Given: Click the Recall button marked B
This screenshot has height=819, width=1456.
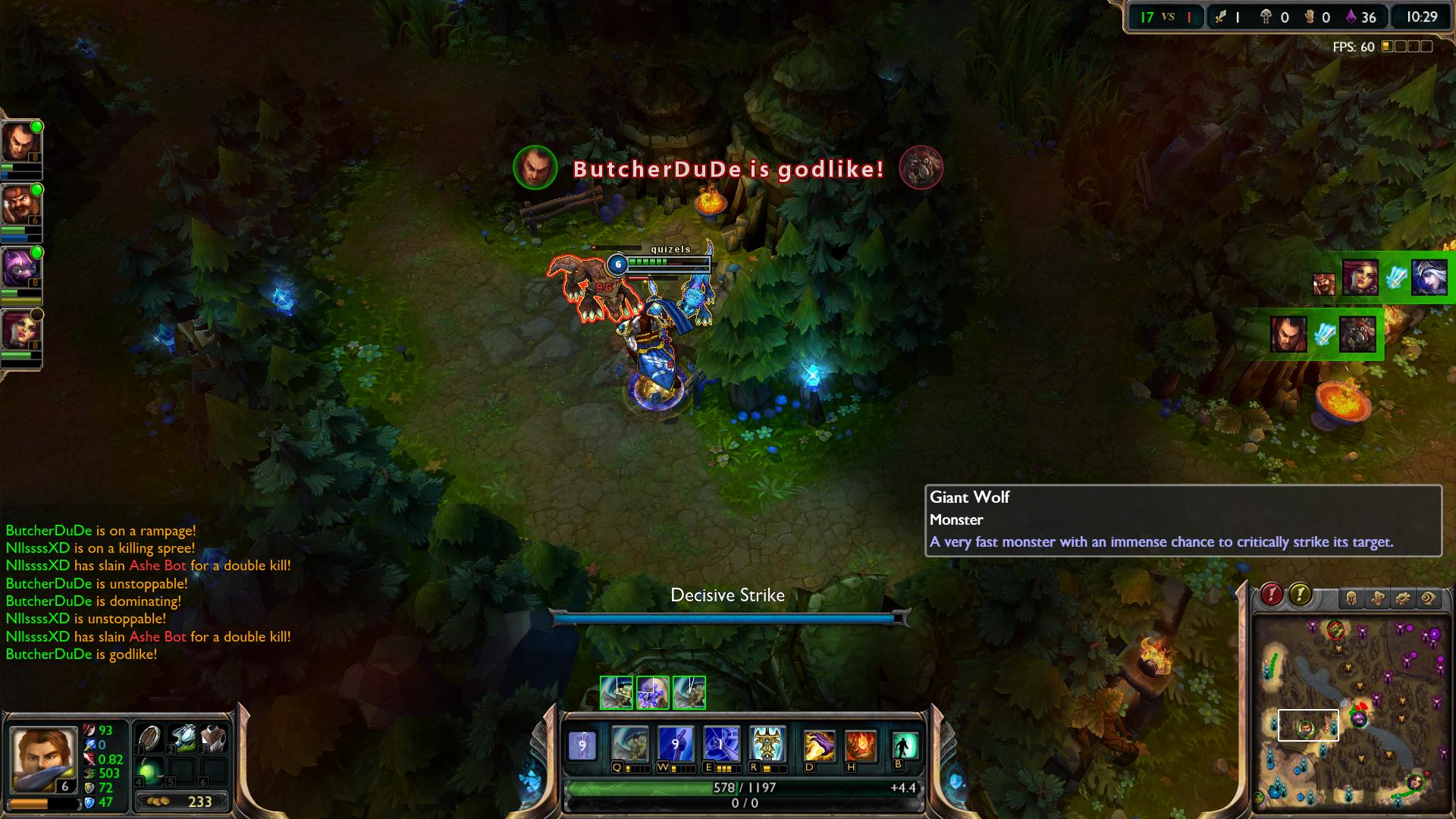Looking at the screenshot, I should (904, 745).
